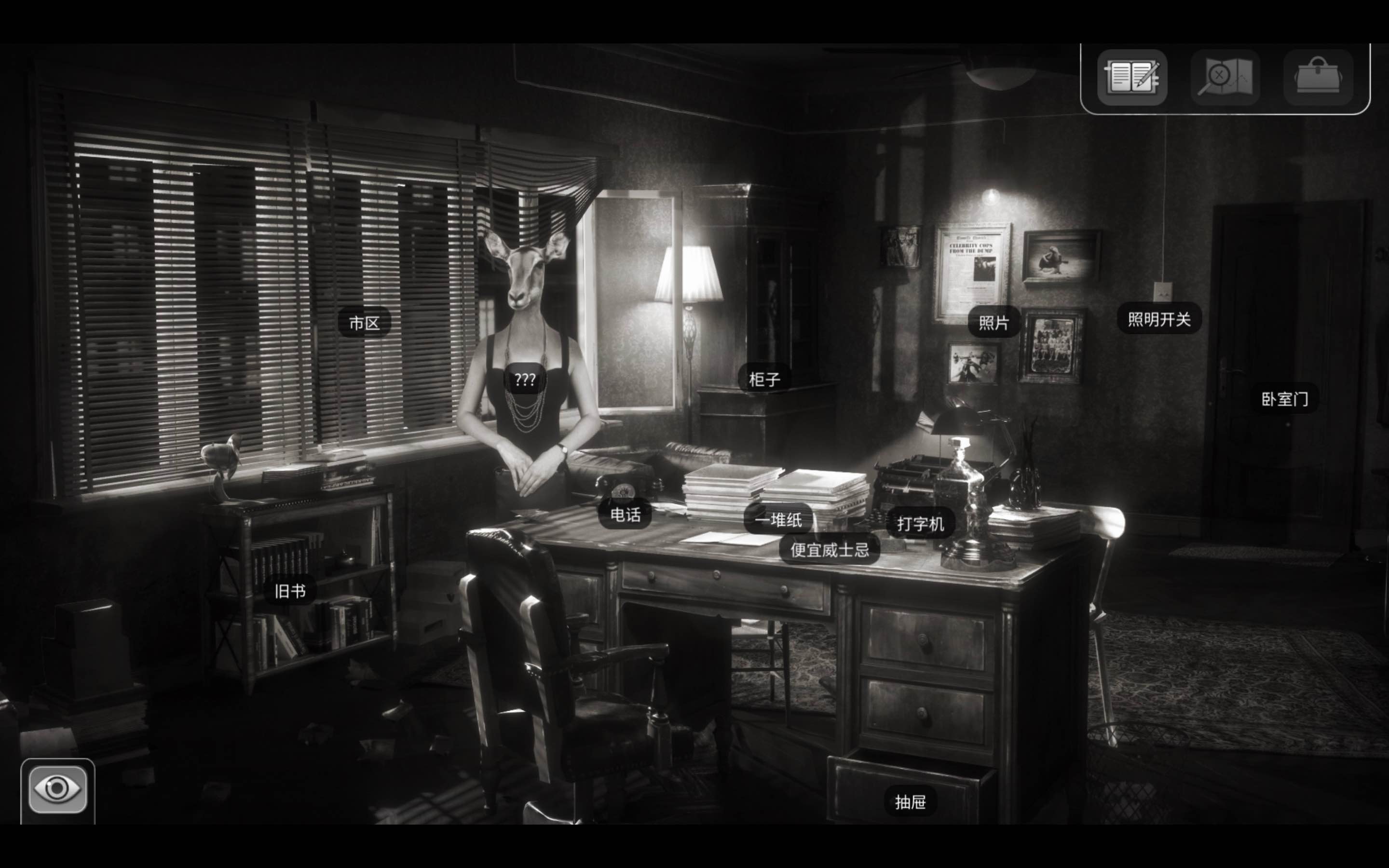Open the briefcase inventory
This screenshot has width=1389, height=868.
(x=1318, y=78)
